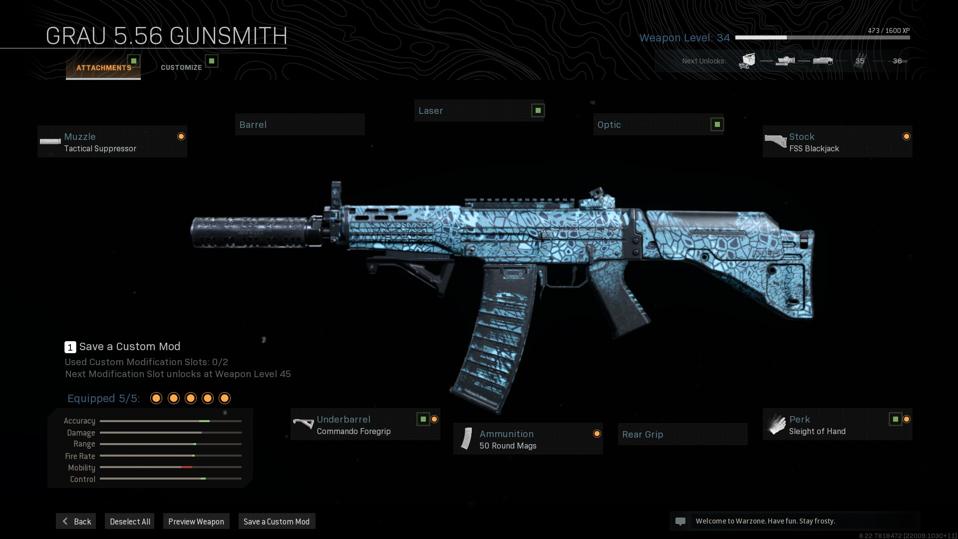
Task: Open Preview Weapon view
Action: [196, 521]
